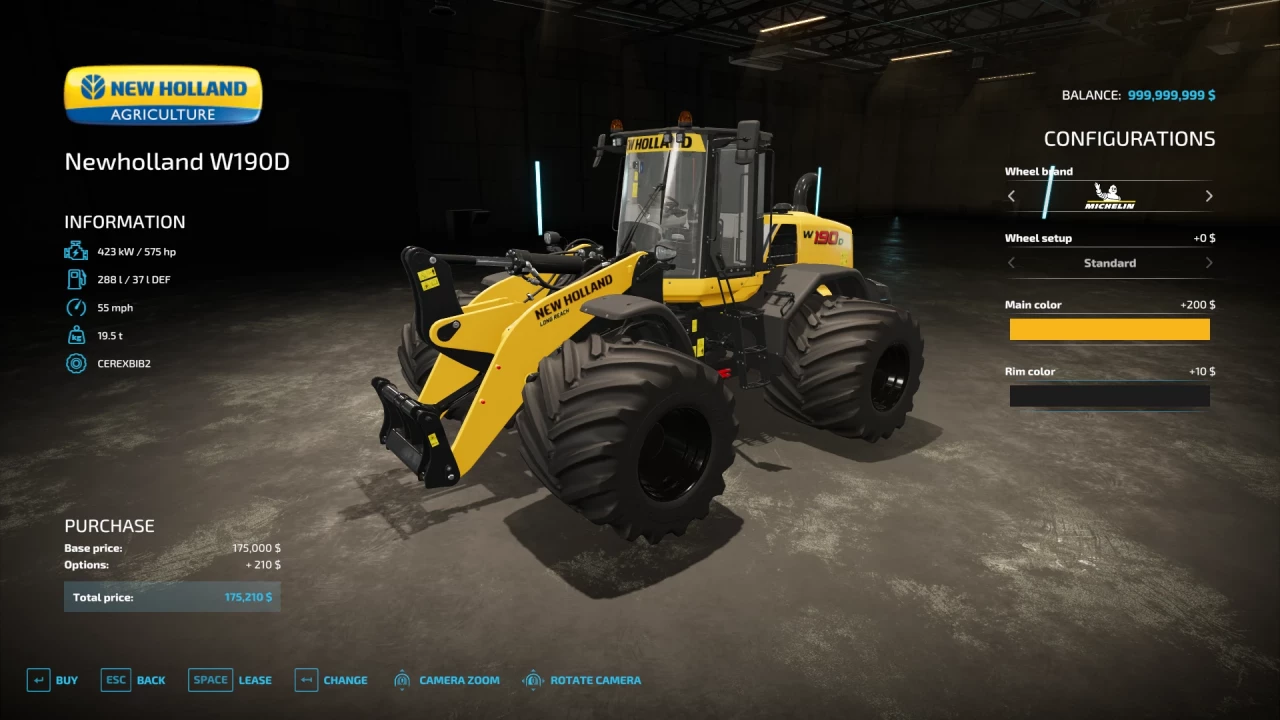The width and height of the screenshot is (1280, 720).
Task: Click the Enter key icon next to Buy
Action: (39, 679)
